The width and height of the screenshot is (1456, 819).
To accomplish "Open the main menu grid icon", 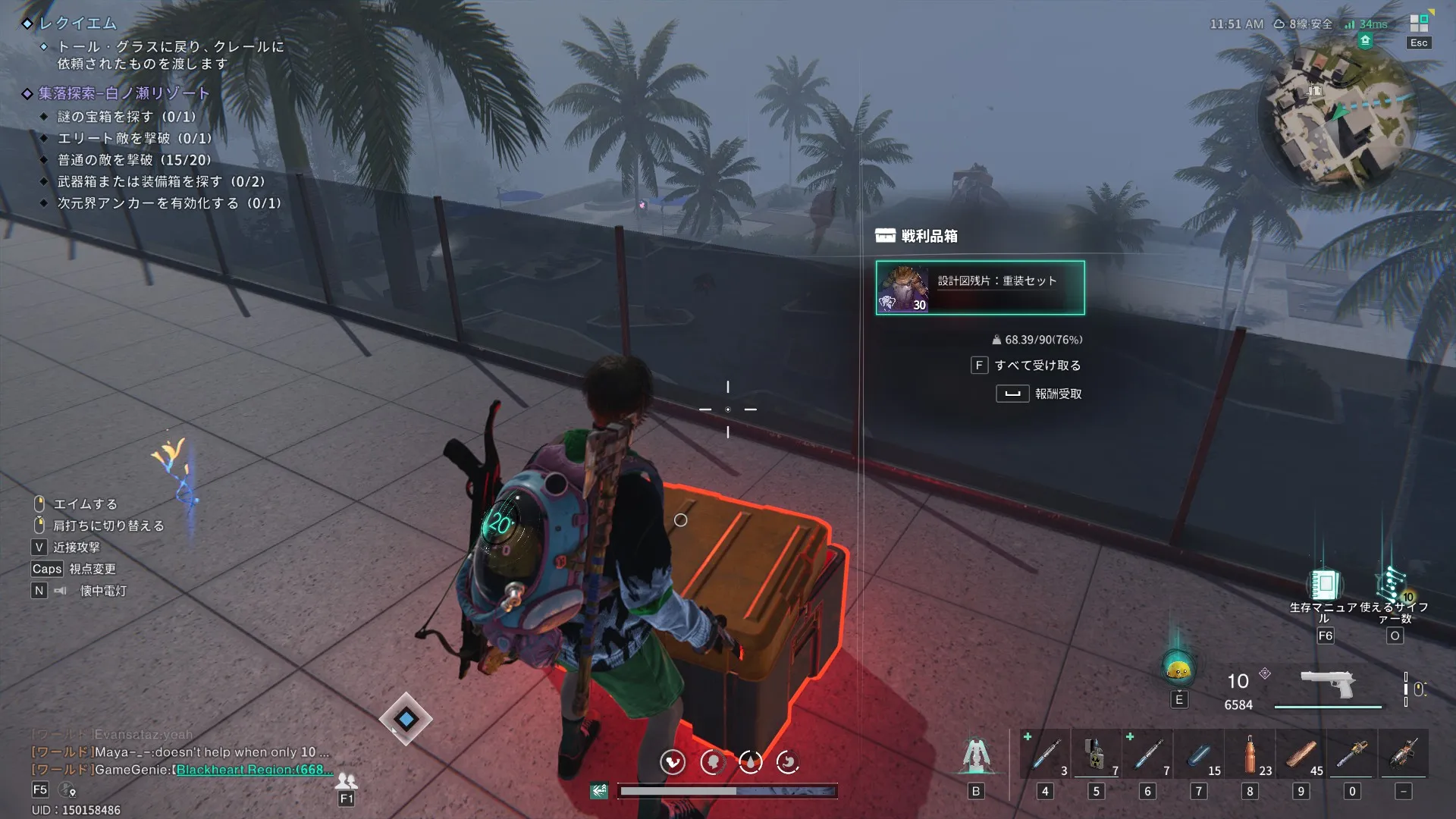I will tap(1419, 24).
